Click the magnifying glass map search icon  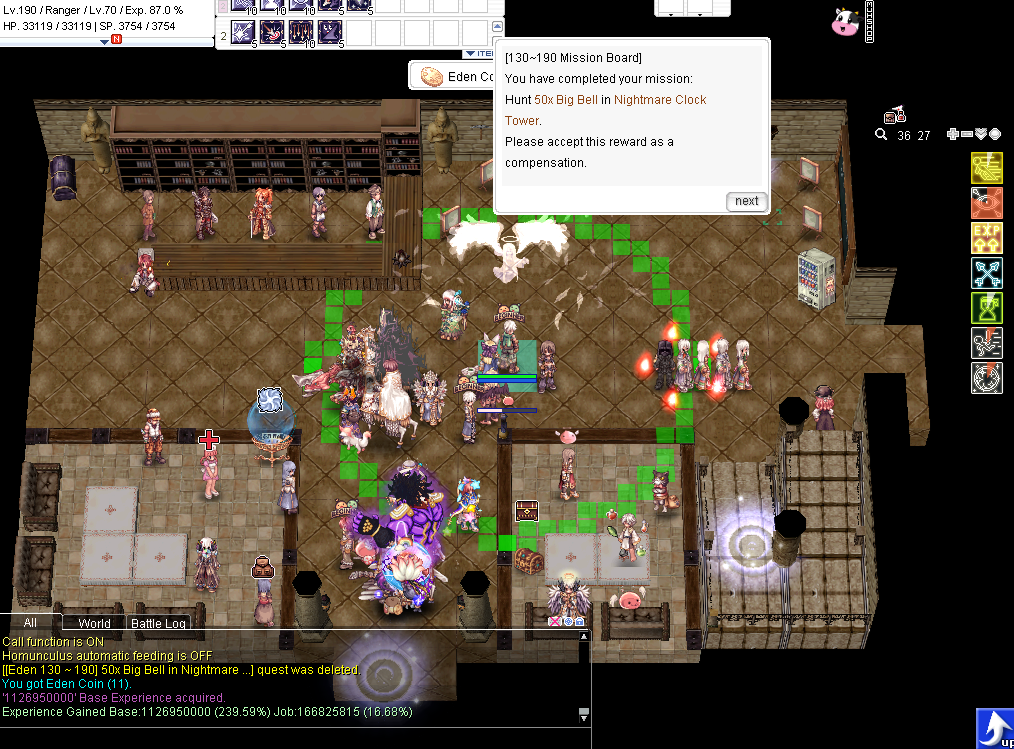coord(881,135)
